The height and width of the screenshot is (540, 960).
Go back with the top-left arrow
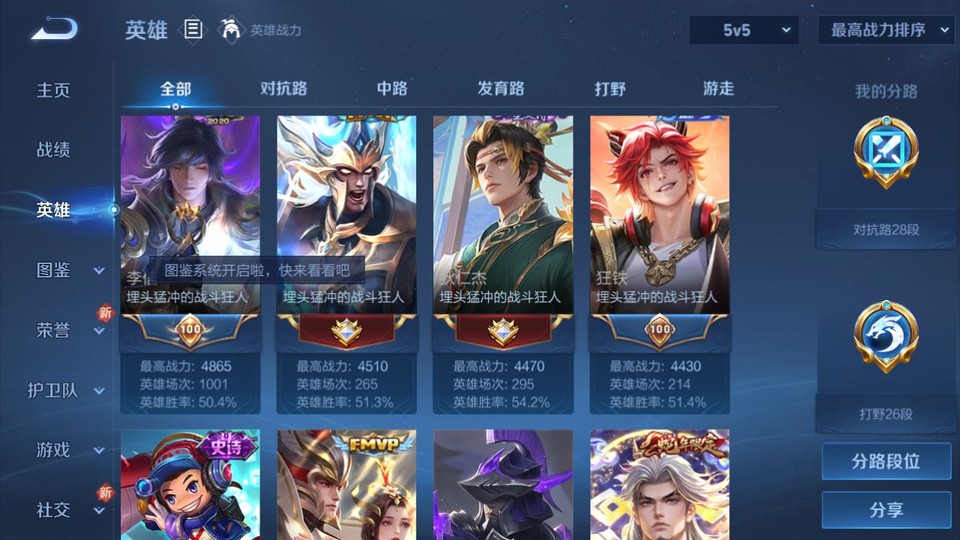54,29
